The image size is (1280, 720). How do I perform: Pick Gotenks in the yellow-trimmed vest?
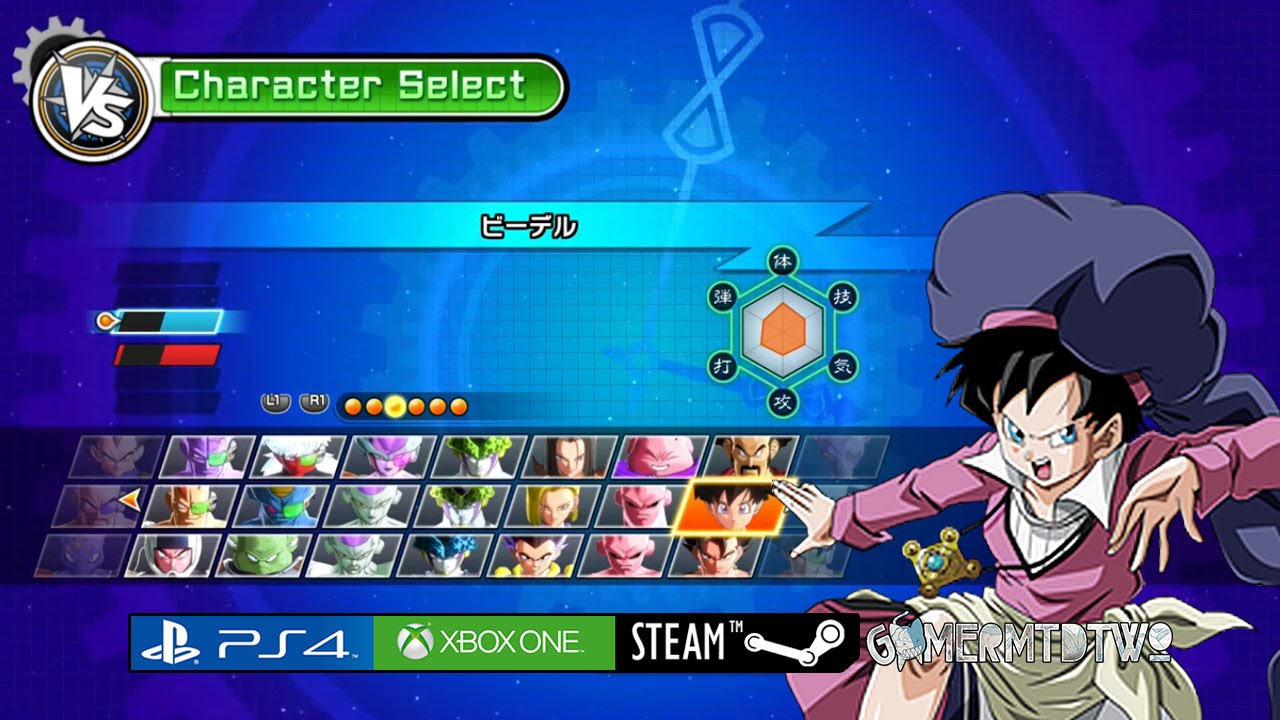[533, 555]
